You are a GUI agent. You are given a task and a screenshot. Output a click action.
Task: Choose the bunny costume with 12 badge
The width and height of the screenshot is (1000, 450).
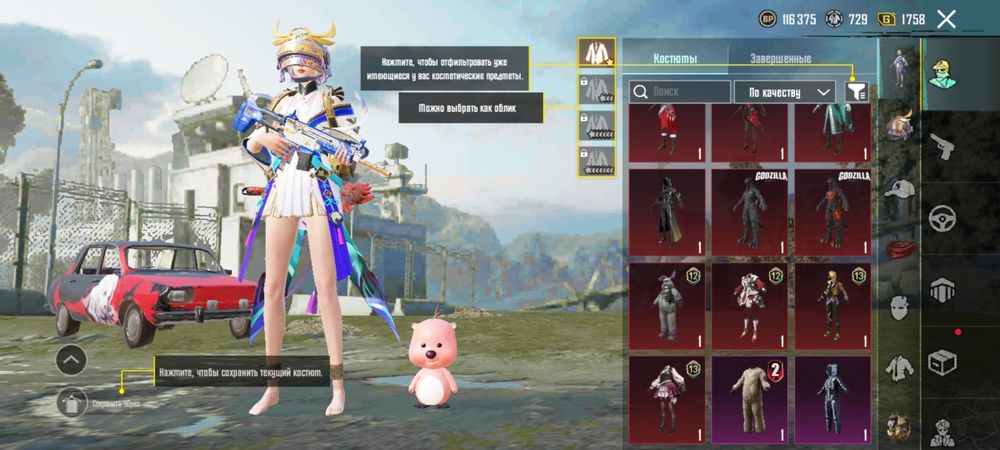point(666,304)
